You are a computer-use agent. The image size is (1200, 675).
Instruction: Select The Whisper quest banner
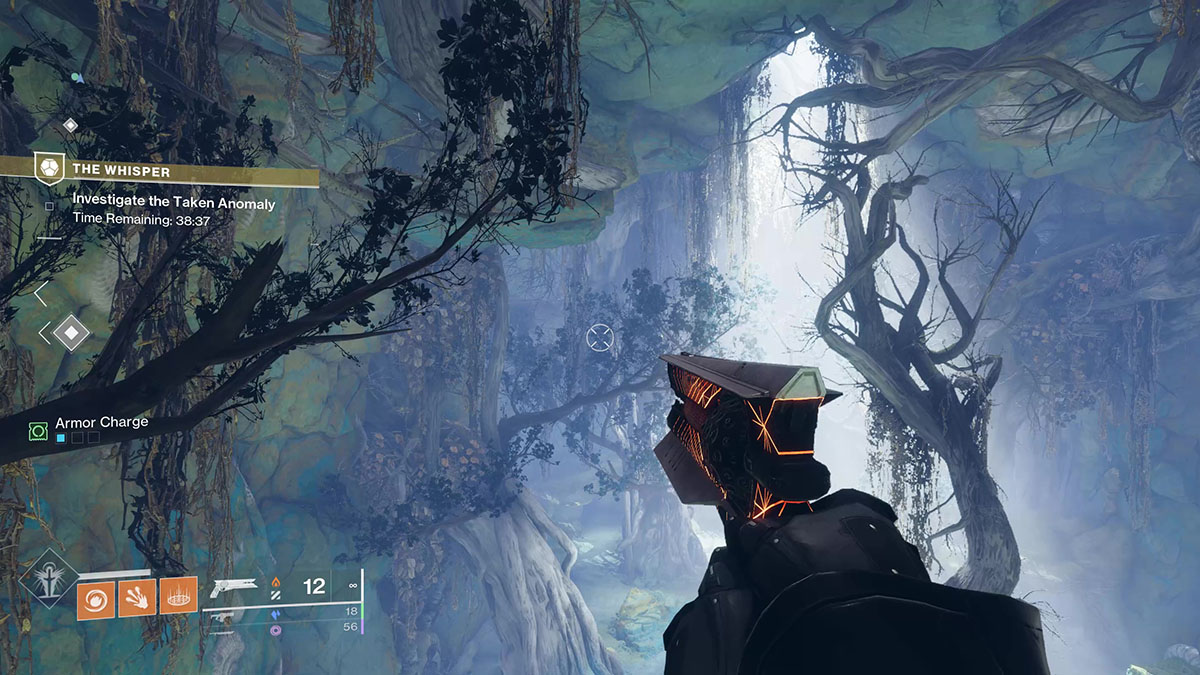click(x=160, y=171)
